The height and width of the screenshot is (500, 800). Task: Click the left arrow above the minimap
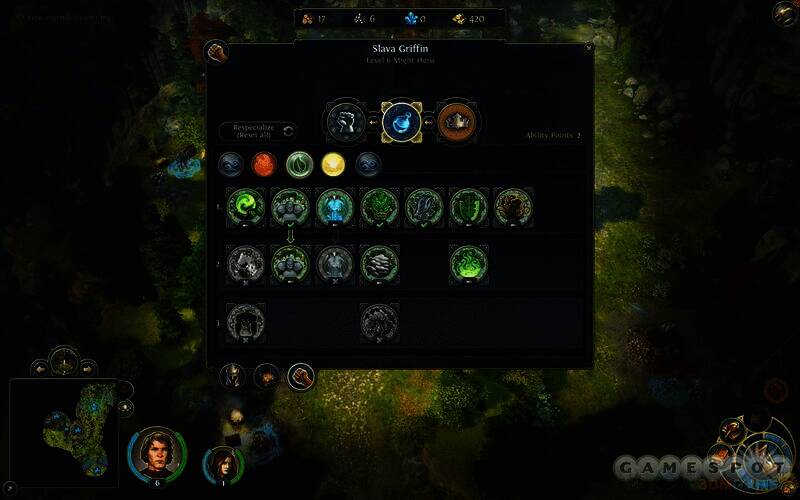(42, 367)
